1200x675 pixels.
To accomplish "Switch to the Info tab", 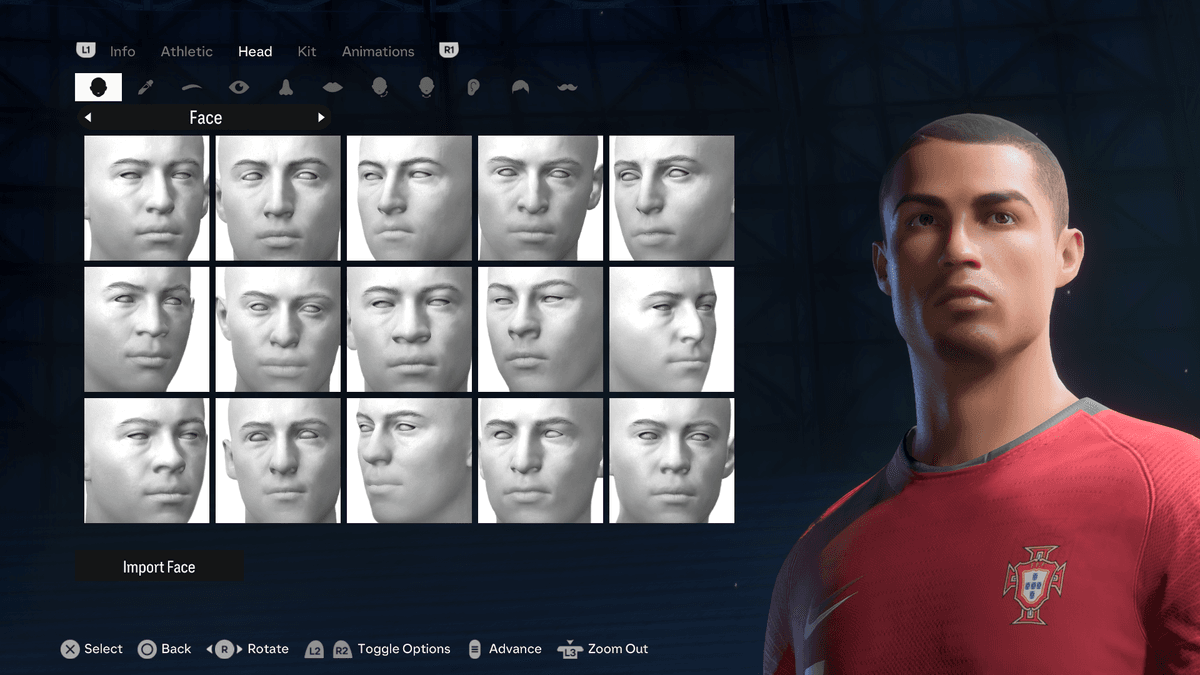I will [122, 51].
